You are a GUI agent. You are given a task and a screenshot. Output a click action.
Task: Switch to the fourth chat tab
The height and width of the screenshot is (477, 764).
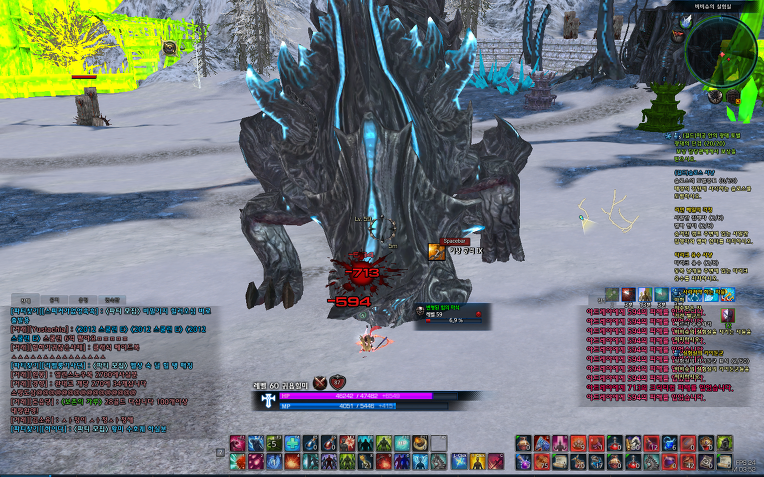[112, 299]
